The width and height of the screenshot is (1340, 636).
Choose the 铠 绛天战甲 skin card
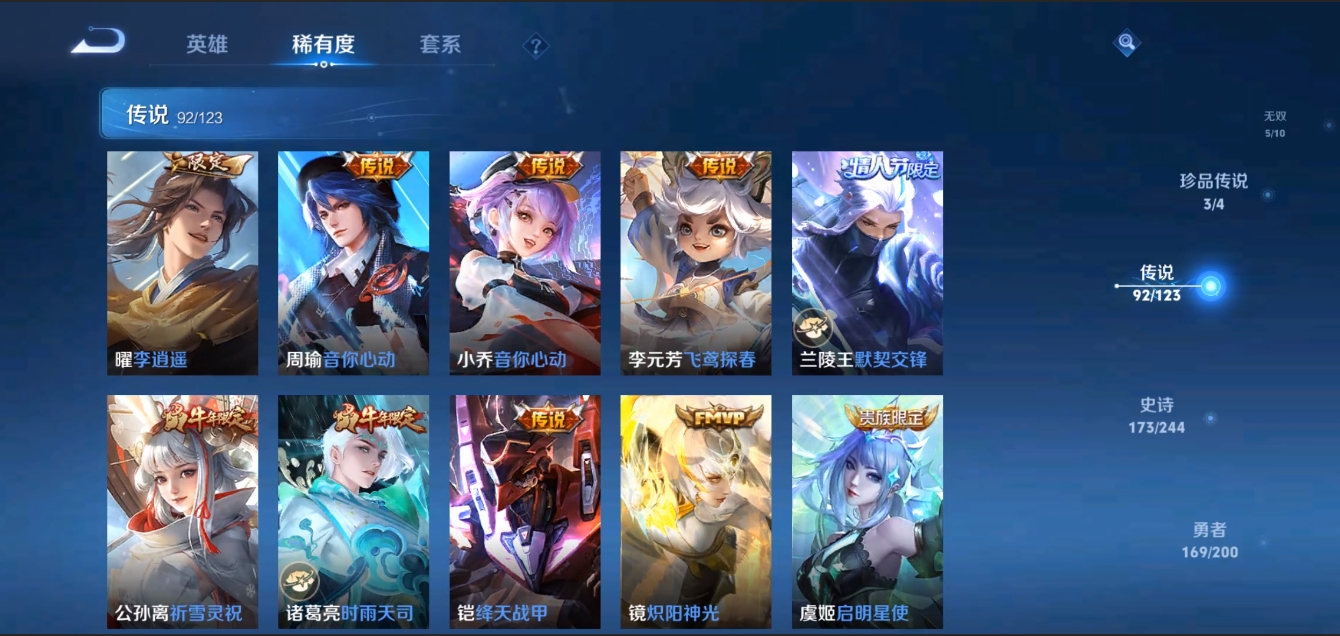pos(525,511)
